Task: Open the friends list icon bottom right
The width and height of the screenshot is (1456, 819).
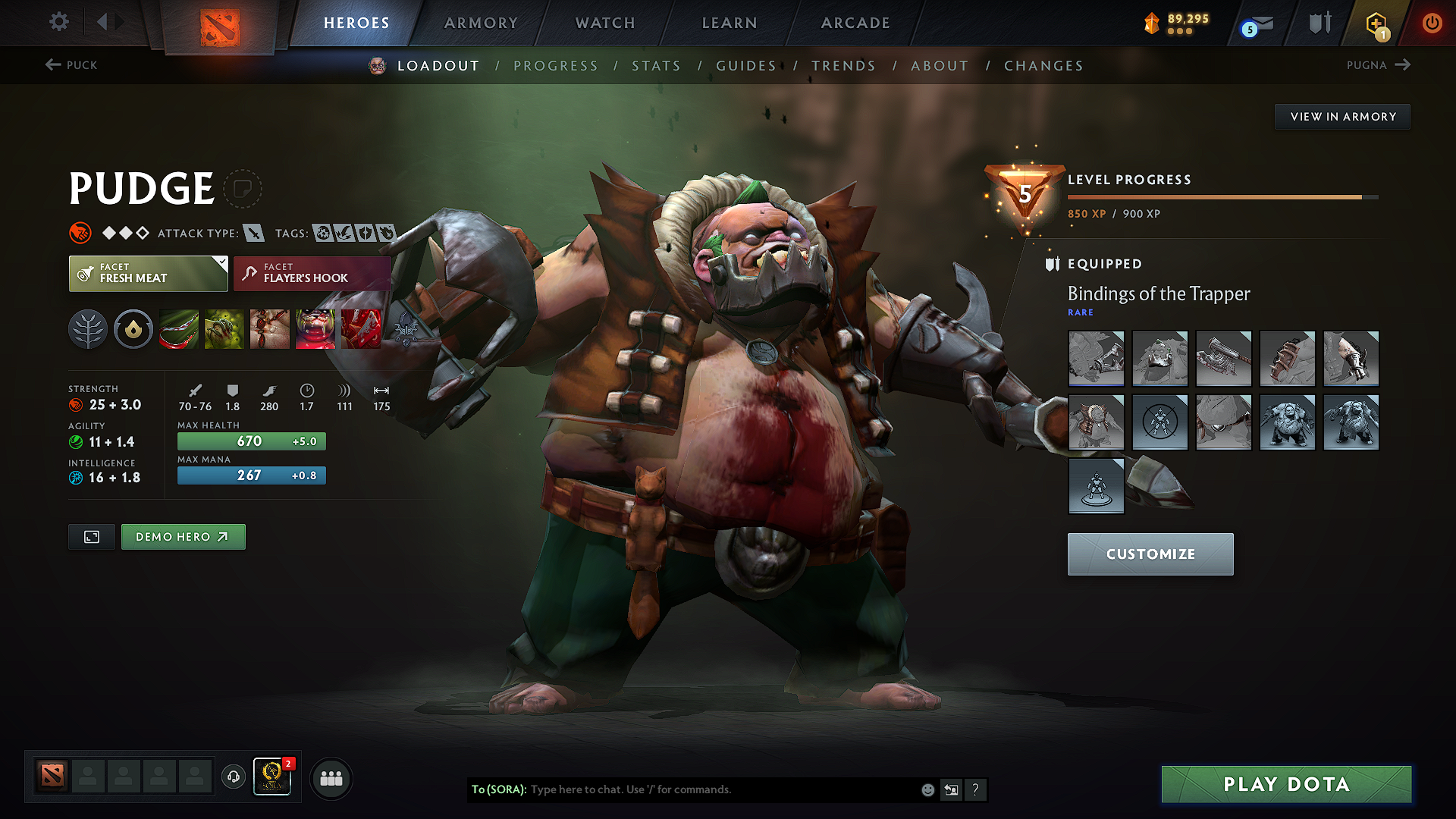Action: click(x=331, y=777)
